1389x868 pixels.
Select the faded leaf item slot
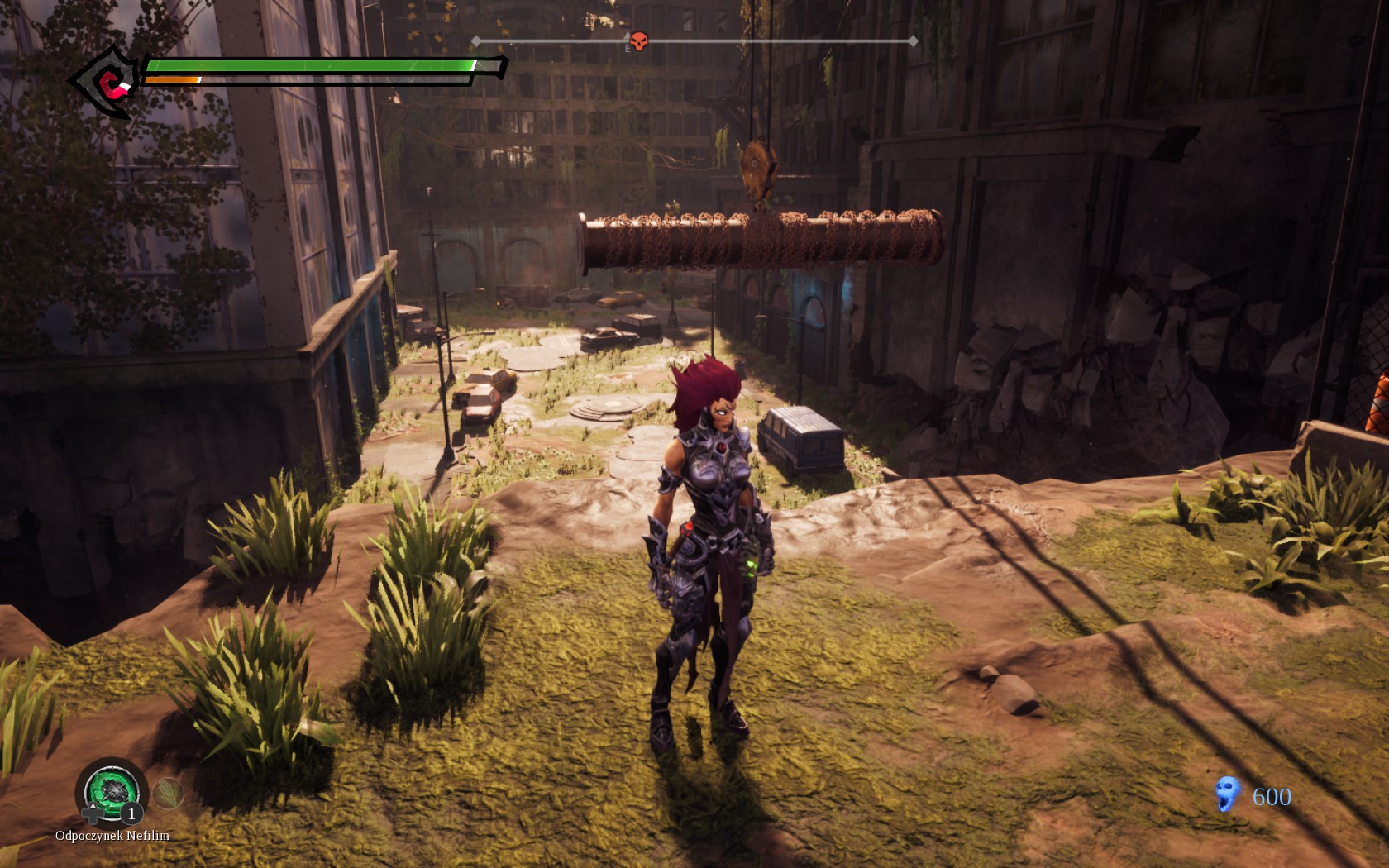[169, 794]
